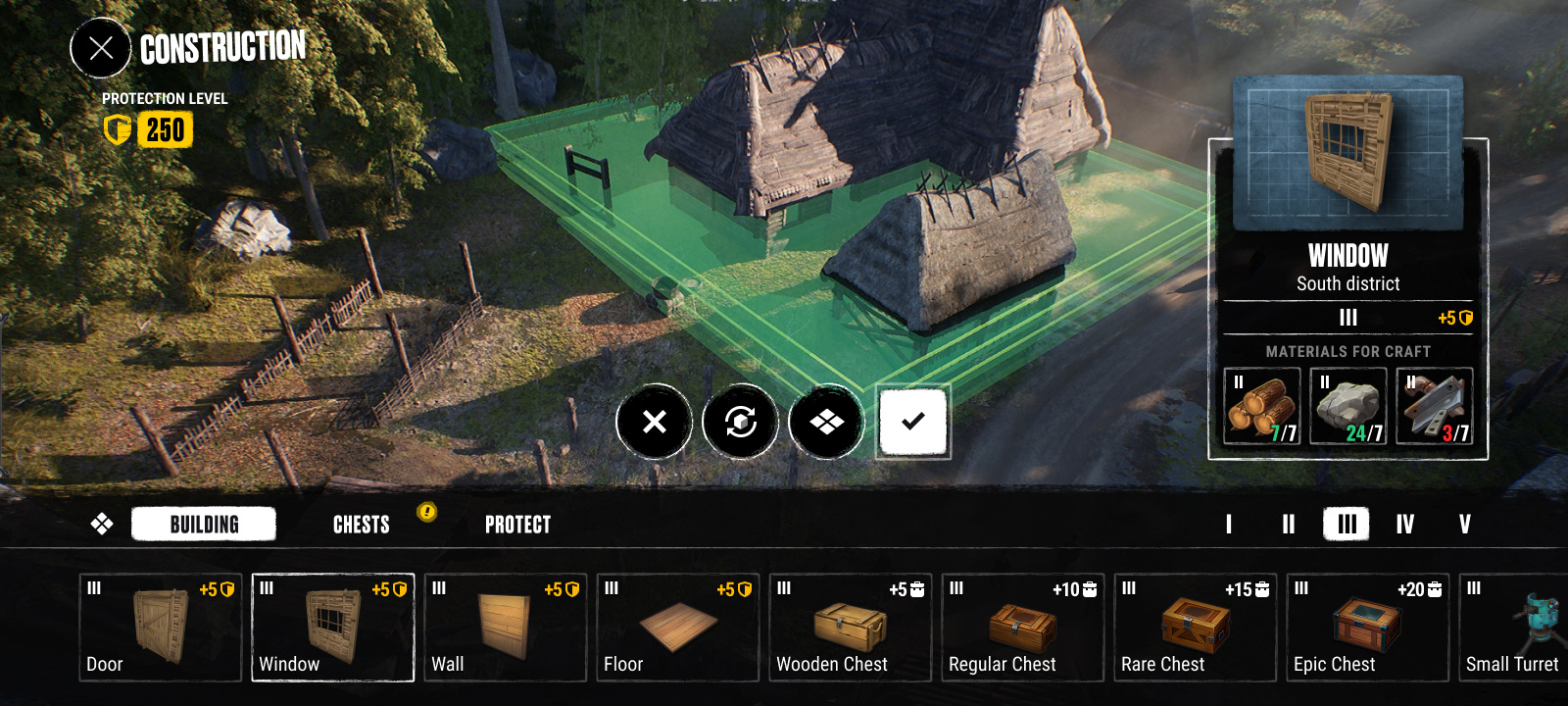1568x706 pixels.
Task: Switch to the Building tab
Action: (x=204, y=525)
